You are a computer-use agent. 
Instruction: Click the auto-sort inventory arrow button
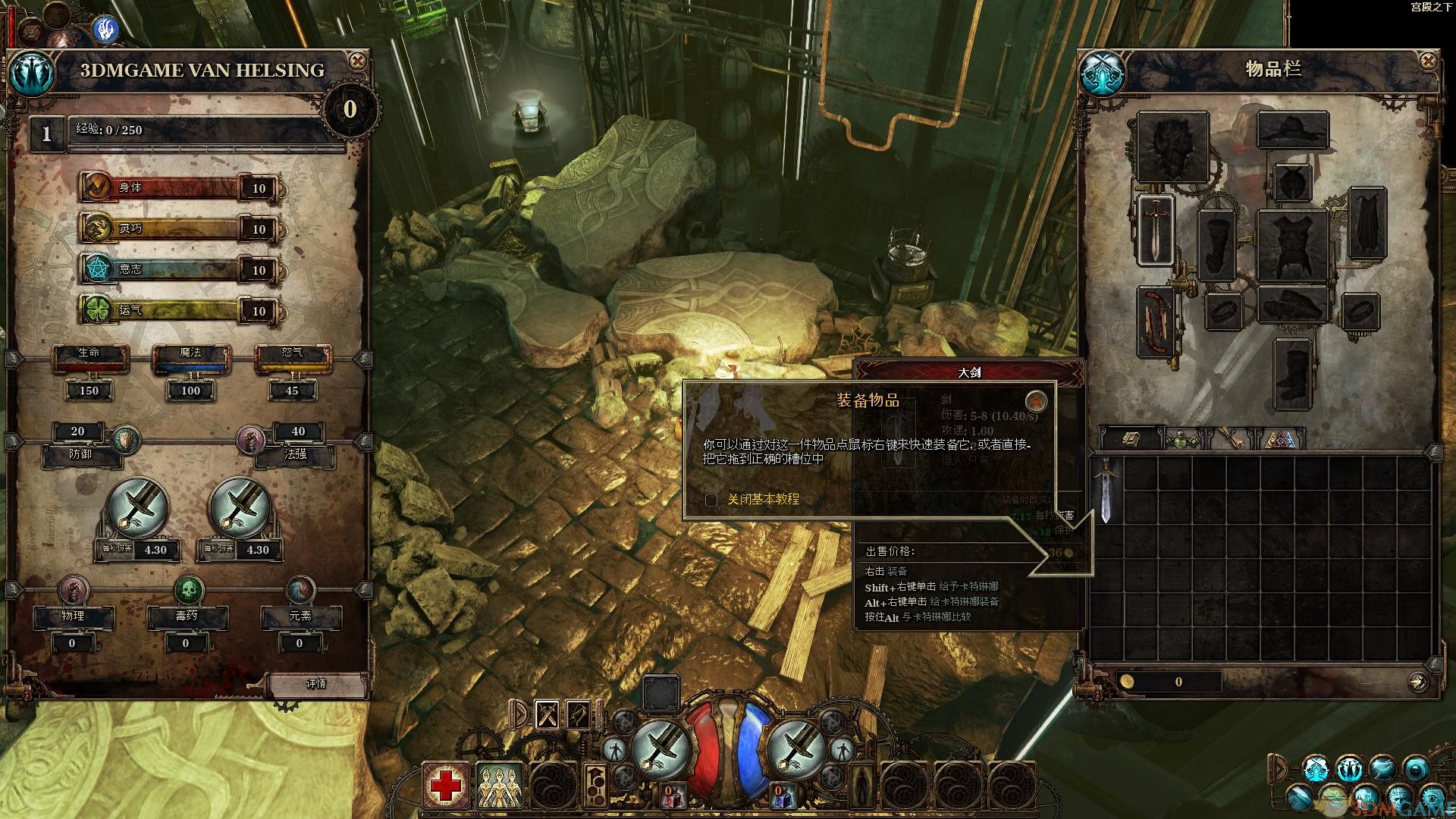tap(1417, 682)
